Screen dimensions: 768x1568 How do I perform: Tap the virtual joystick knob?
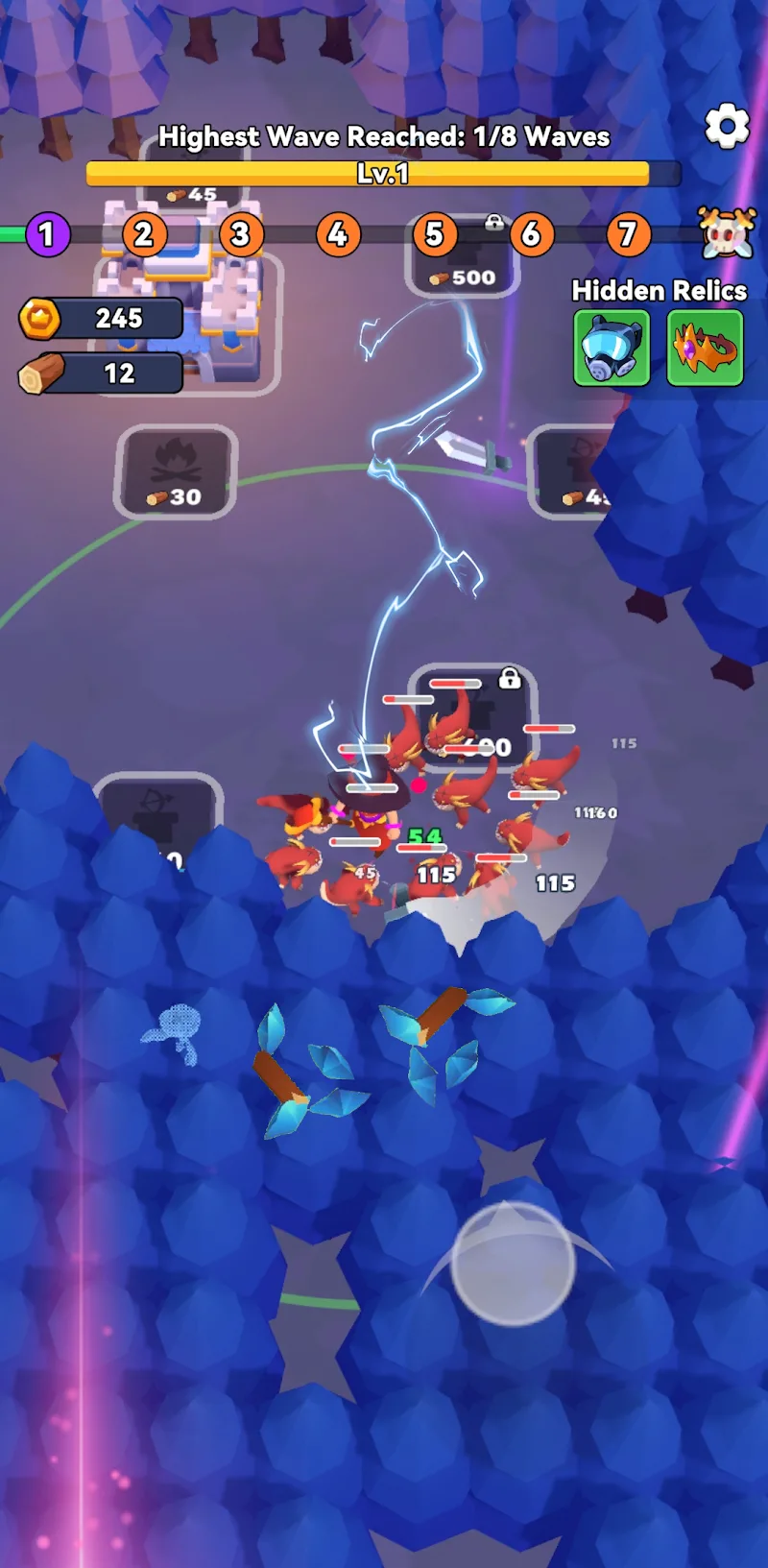(514, 1263)
